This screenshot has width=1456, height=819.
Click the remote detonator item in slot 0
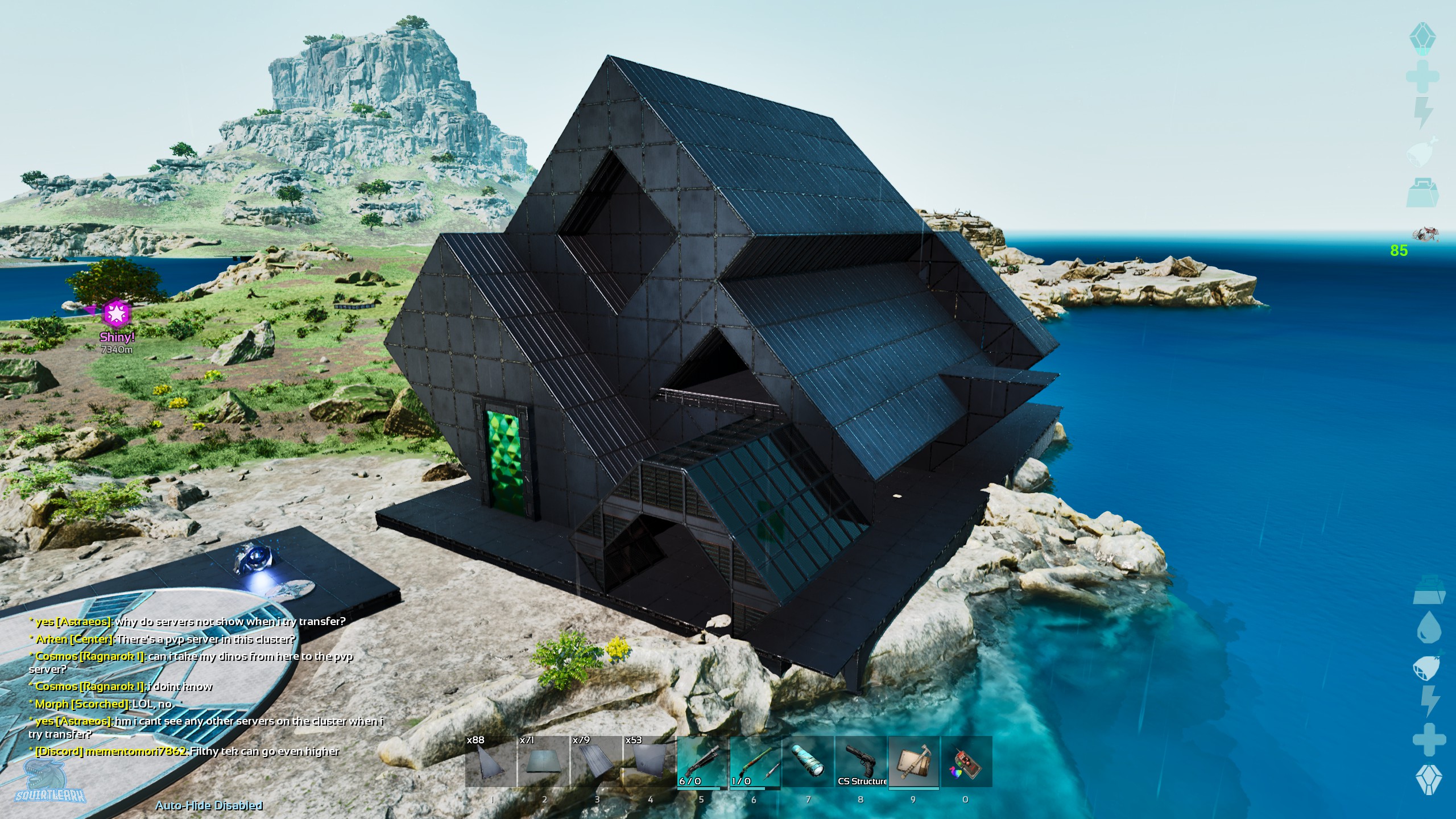coord(967,762)
